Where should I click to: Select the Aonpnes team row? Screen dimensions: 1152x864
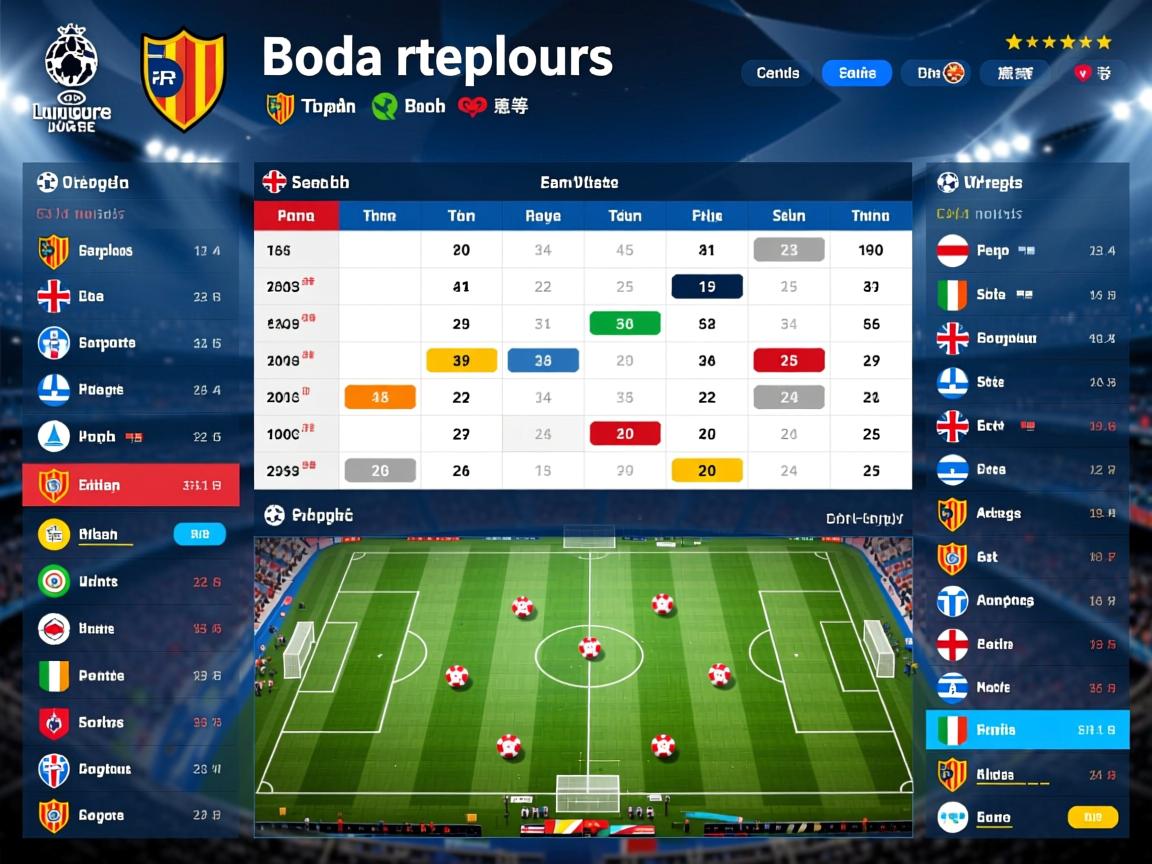coord(1027,601)
